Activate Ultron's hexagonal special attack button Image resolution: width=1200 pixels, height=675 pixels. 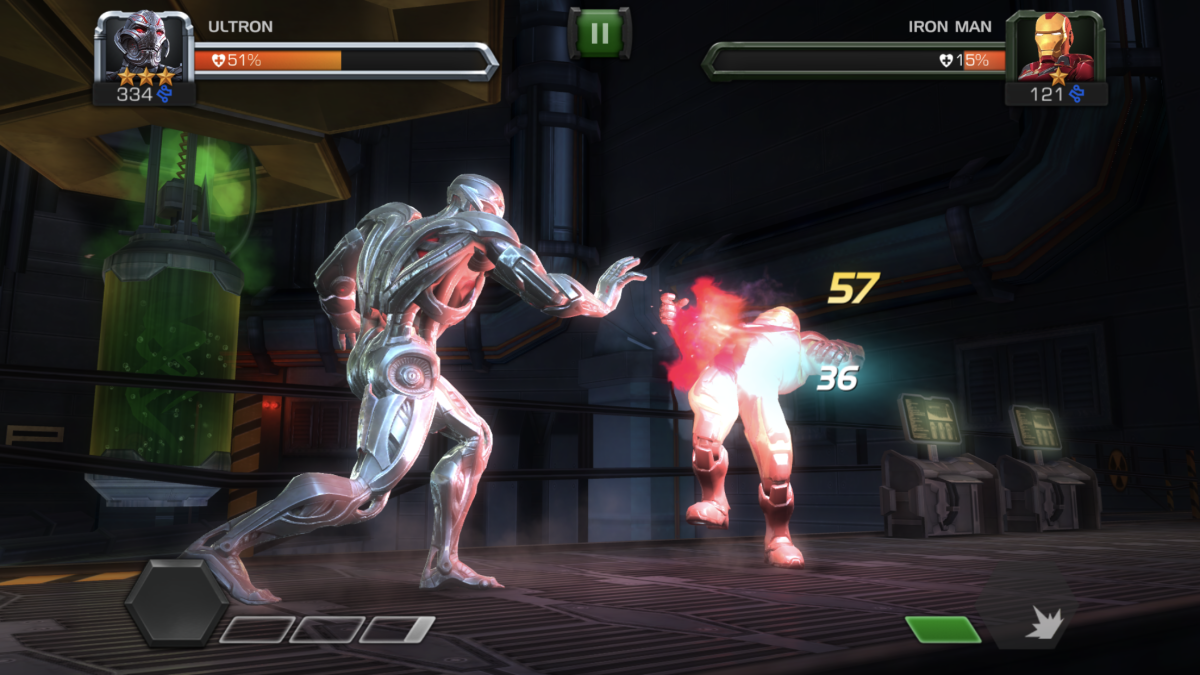pyautogui.click(x=176, y=602)
